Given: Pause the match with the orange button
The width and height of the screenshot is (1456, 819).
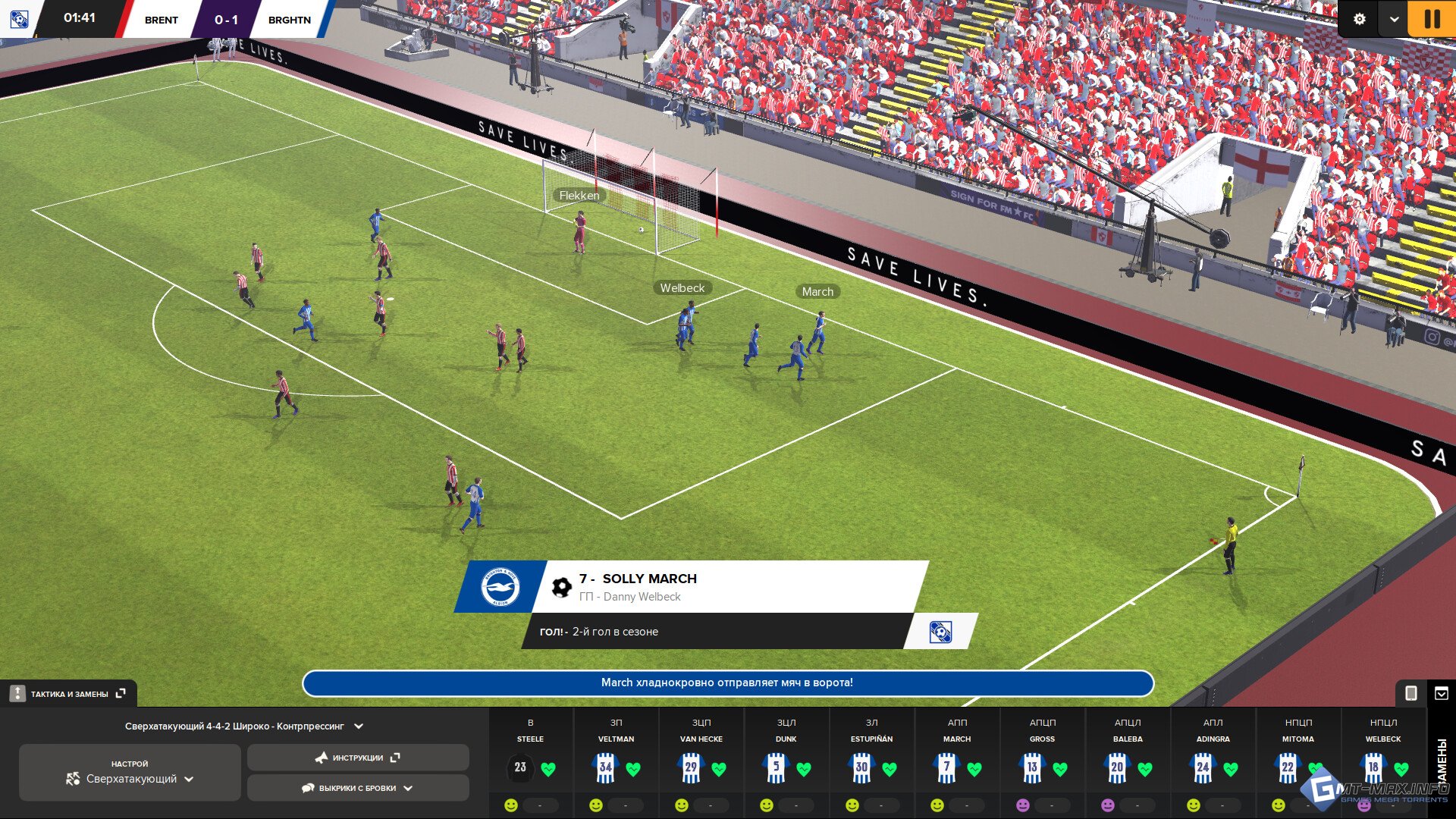Looking at the screenshot, I should (1432, 18).
